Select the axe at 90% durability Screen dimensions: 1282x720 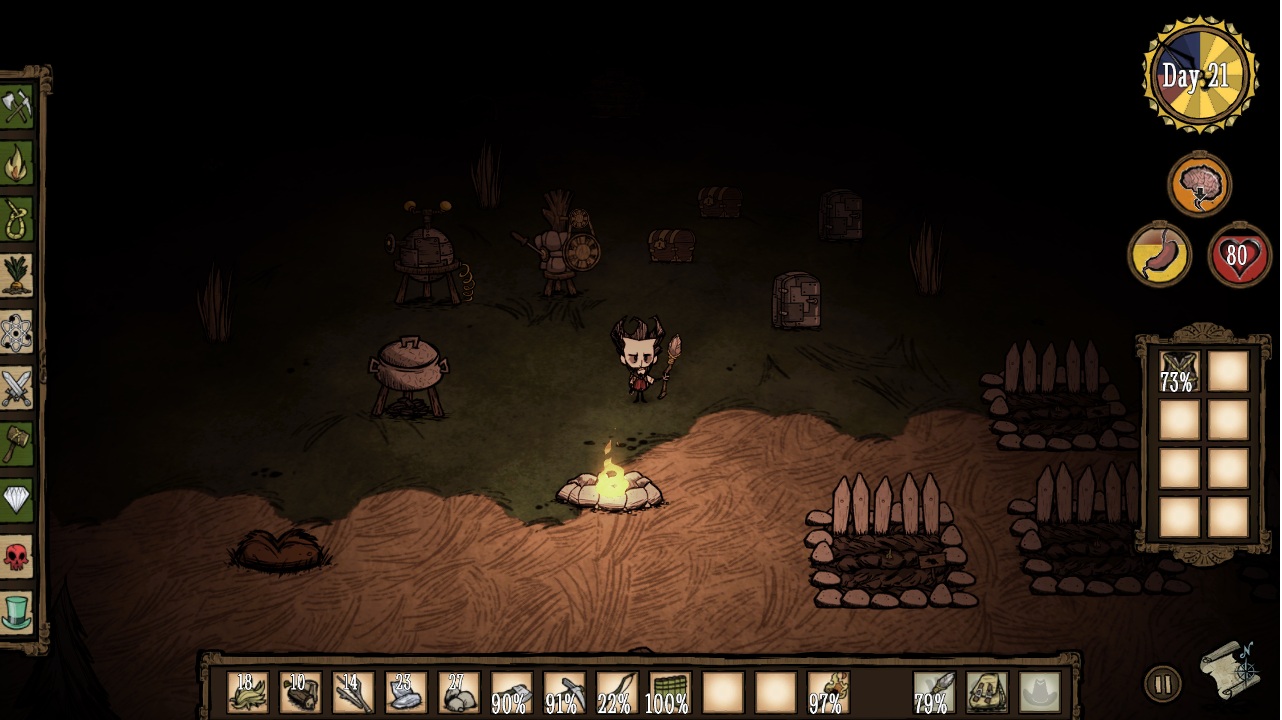point(510,692)
